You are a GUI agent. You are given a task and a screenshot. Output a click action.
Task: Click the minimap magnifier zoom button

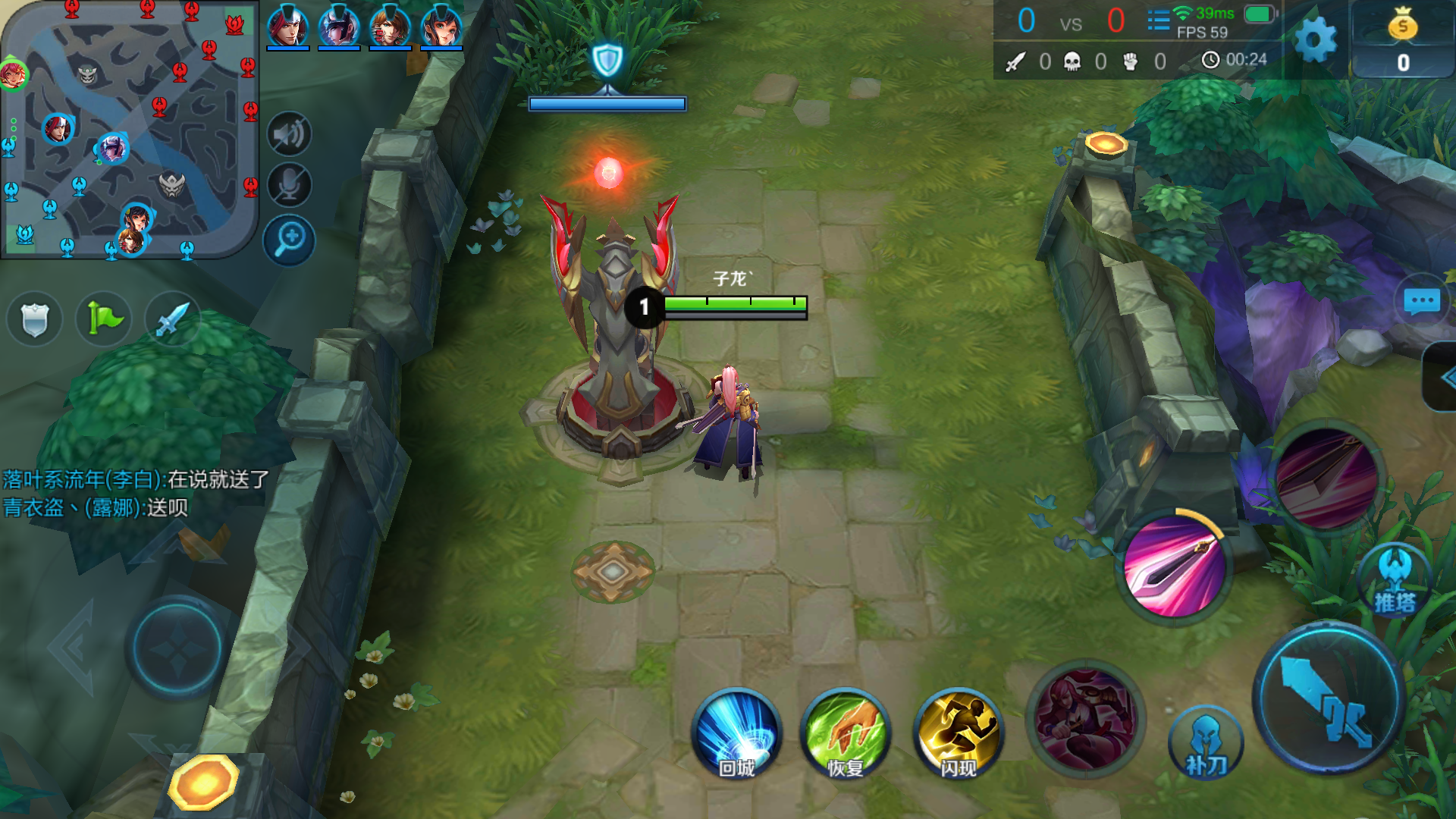289,240
